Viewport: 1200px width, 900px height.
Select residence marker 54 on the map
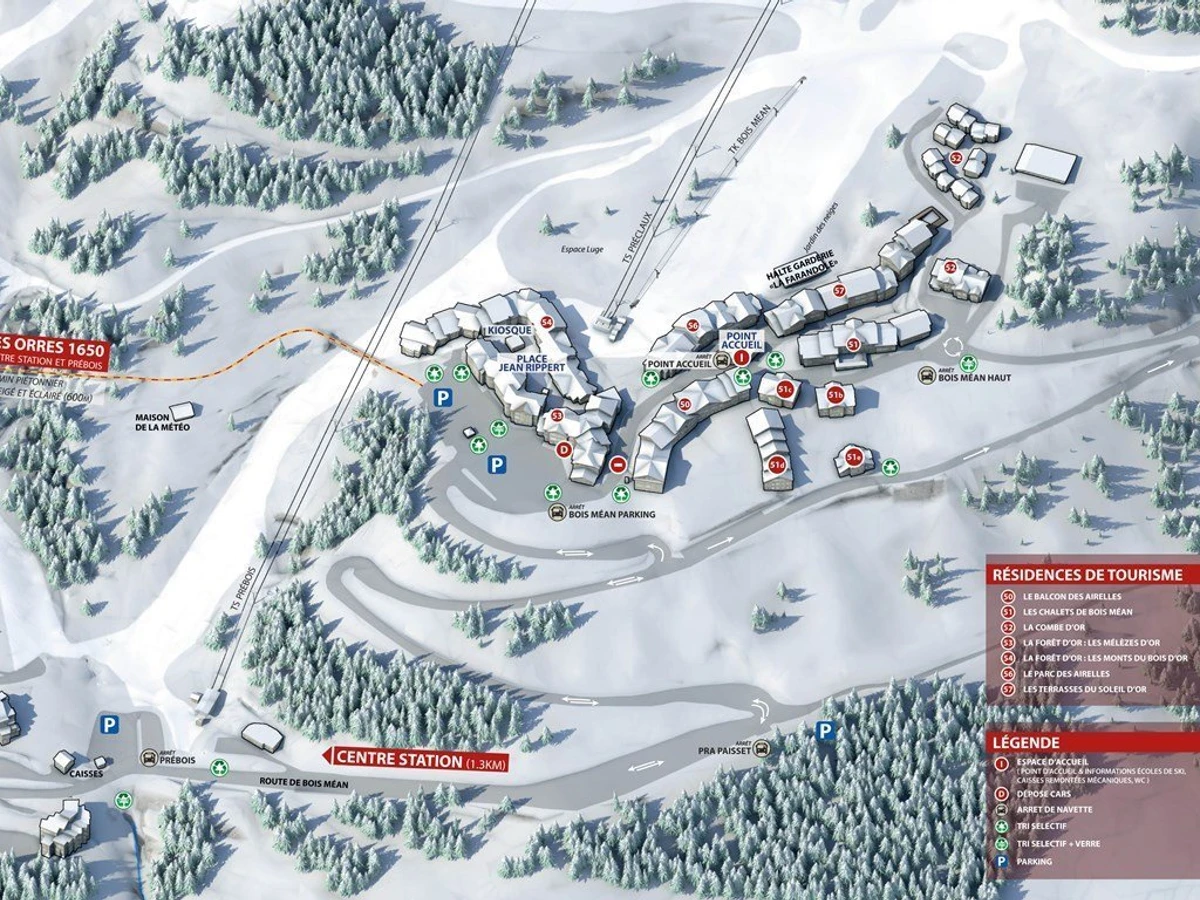(x=546, y=322)
